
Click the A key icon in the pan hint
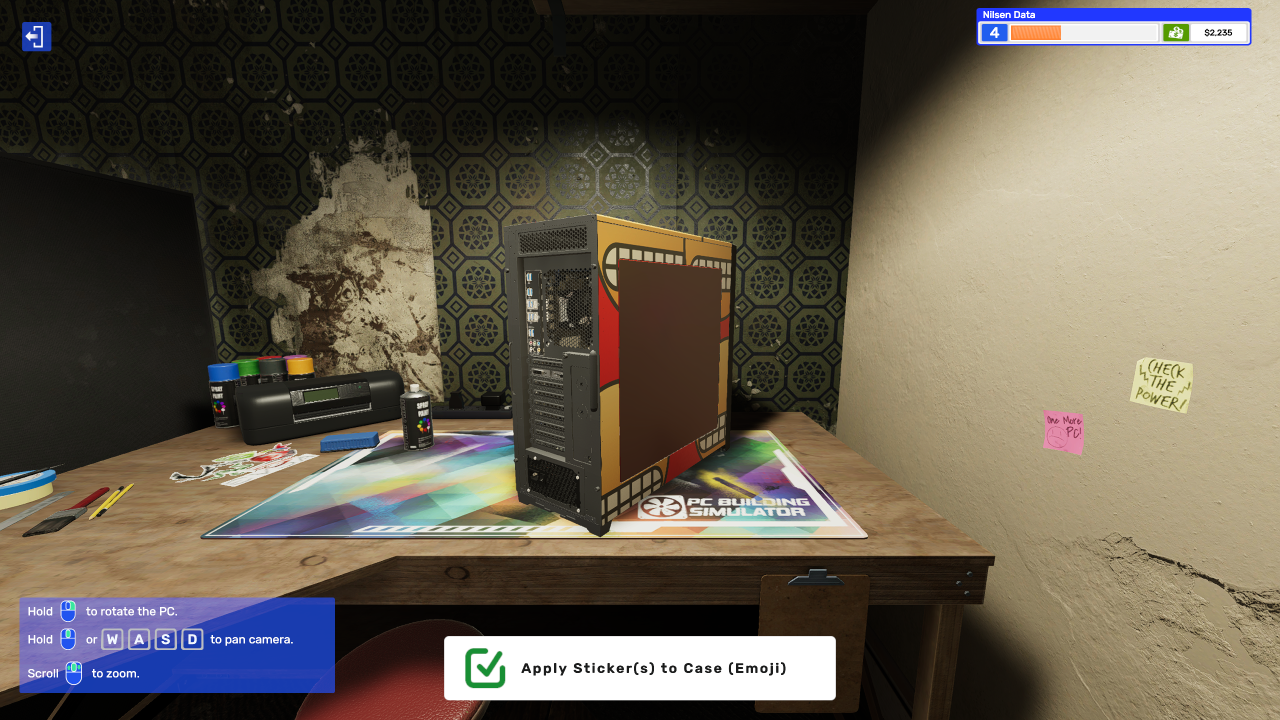(138, 639)
